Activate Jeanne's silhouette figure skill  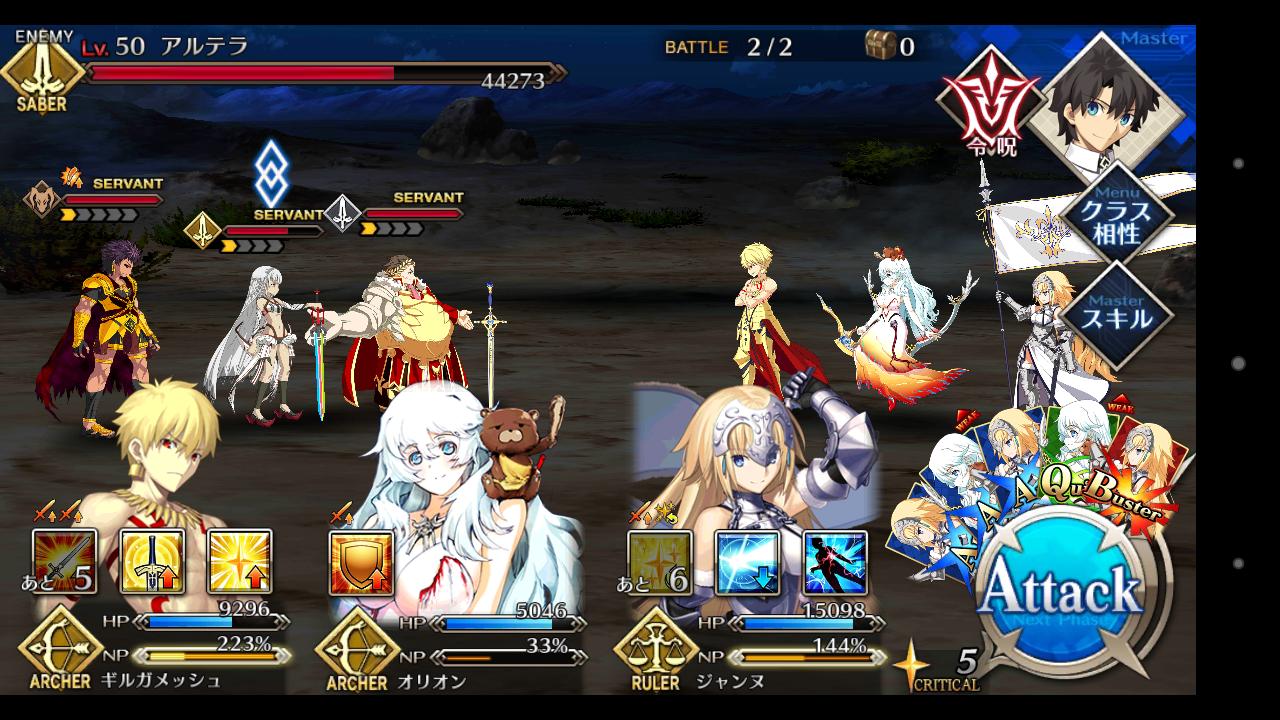pyautogui.click(x=835, y=562)
